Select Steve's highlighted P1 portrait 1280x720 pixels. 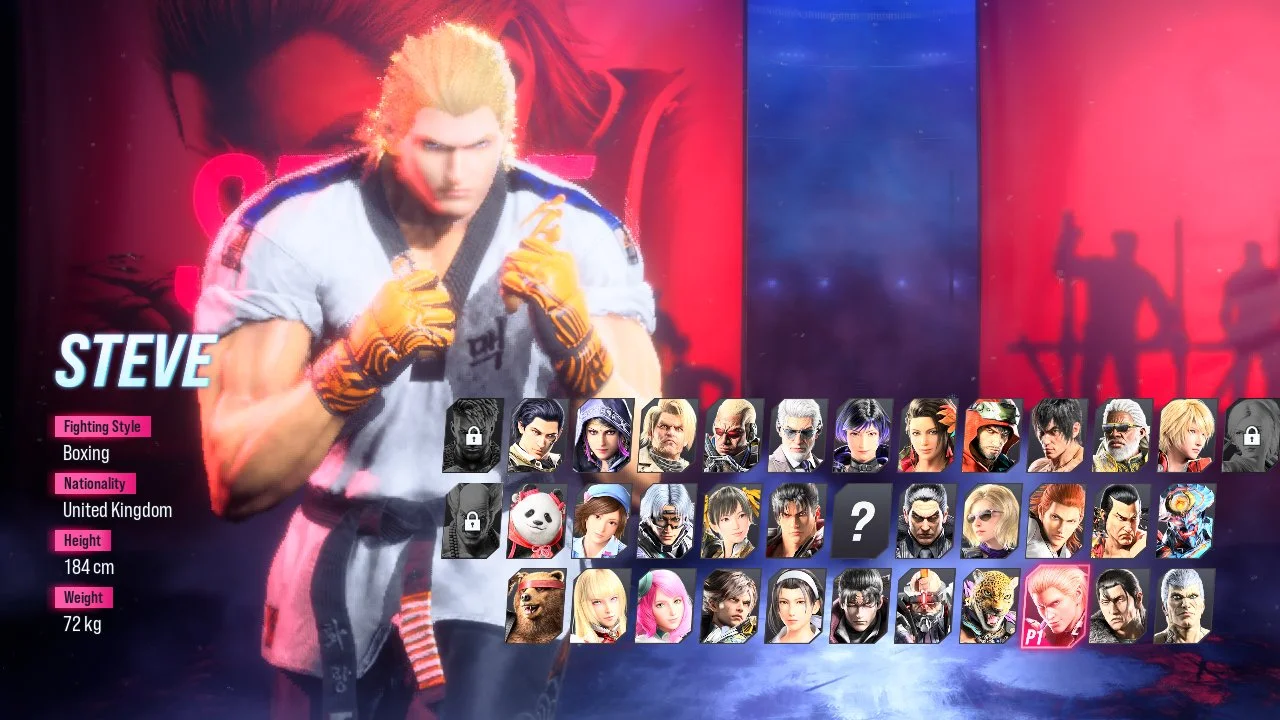tap(1055, 605)
